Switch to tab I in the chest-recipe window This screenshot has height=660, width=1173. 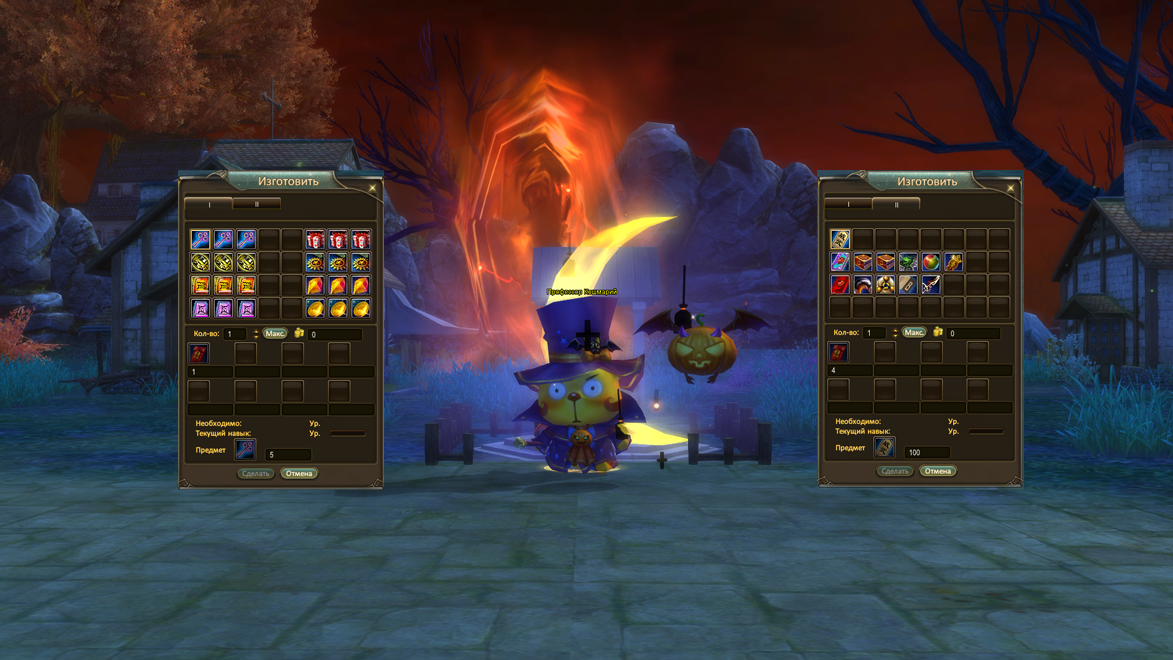pyautogui.click(x=849, y=204)
